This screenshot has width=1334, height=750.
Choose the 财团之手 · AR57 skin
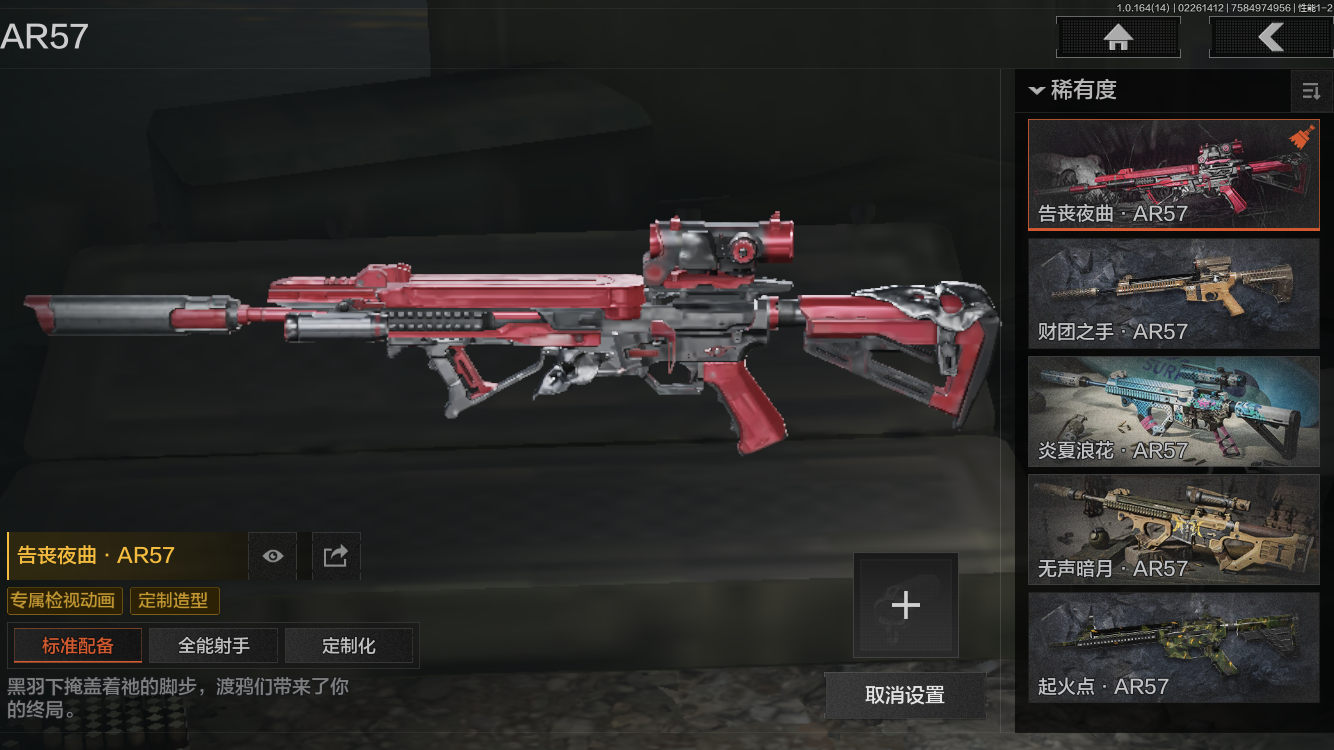tap(1173, 293)
